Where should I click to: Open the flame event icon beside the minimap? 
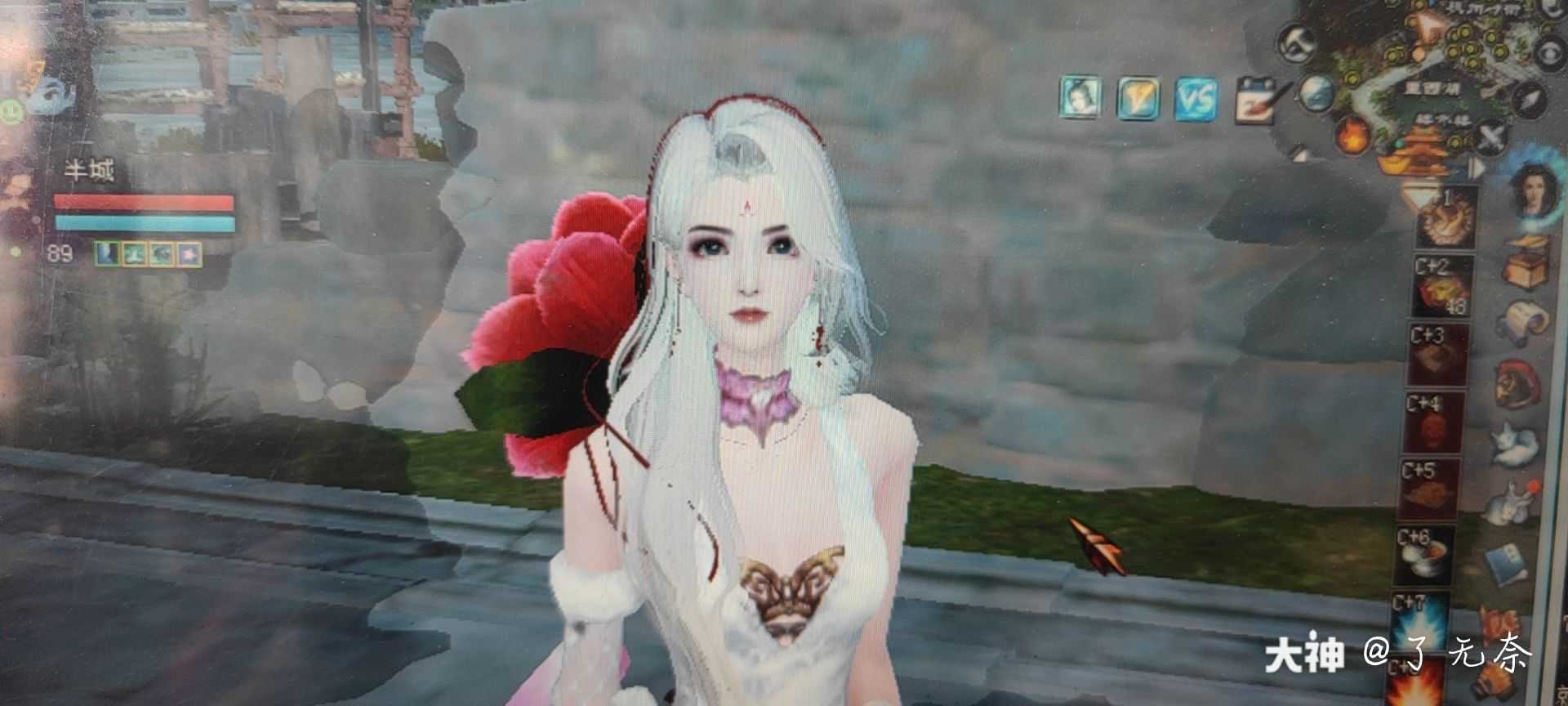click(1353, 136)
